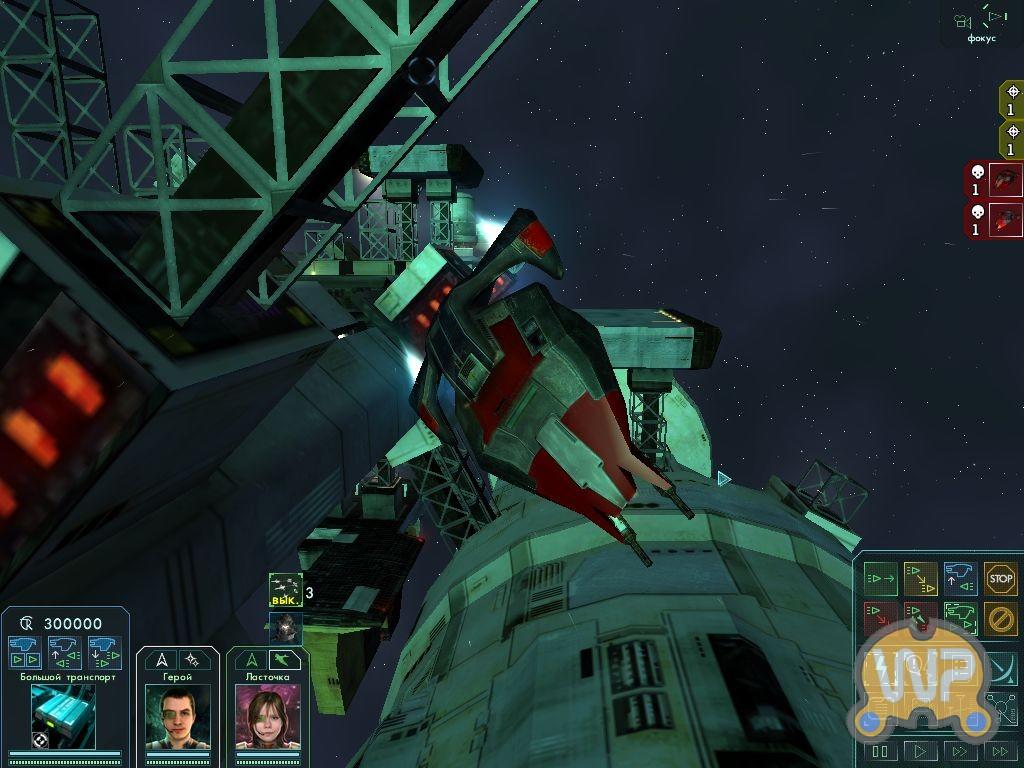The width and height of the screenshot is (1024, 768).
Task: Issue the green move-forward arrow command
Action: (x=880, y=578)
